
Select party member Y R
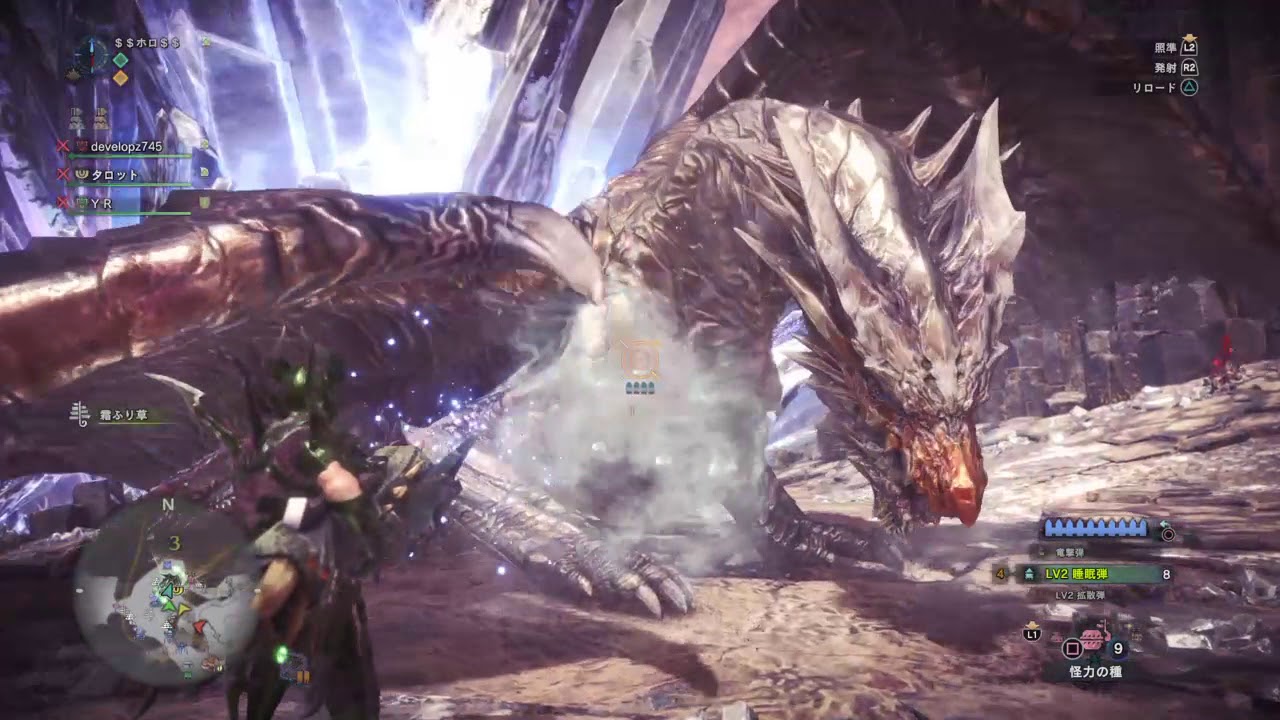[x=101, y=203]
